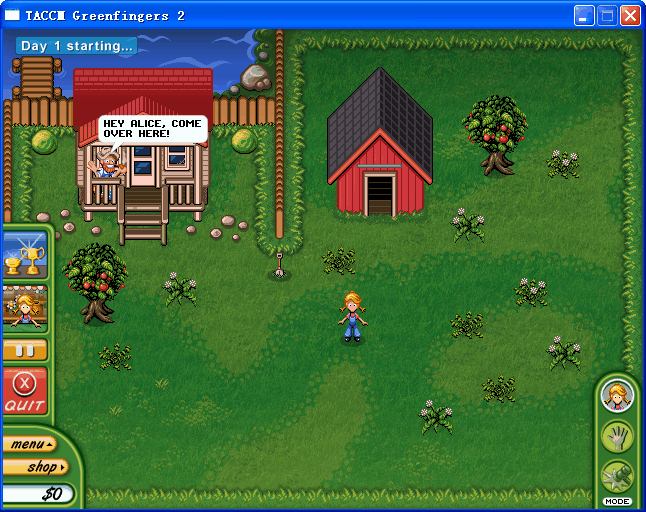Switch to the hand mode
Viewport: 646px width, 512px height.
617,436
